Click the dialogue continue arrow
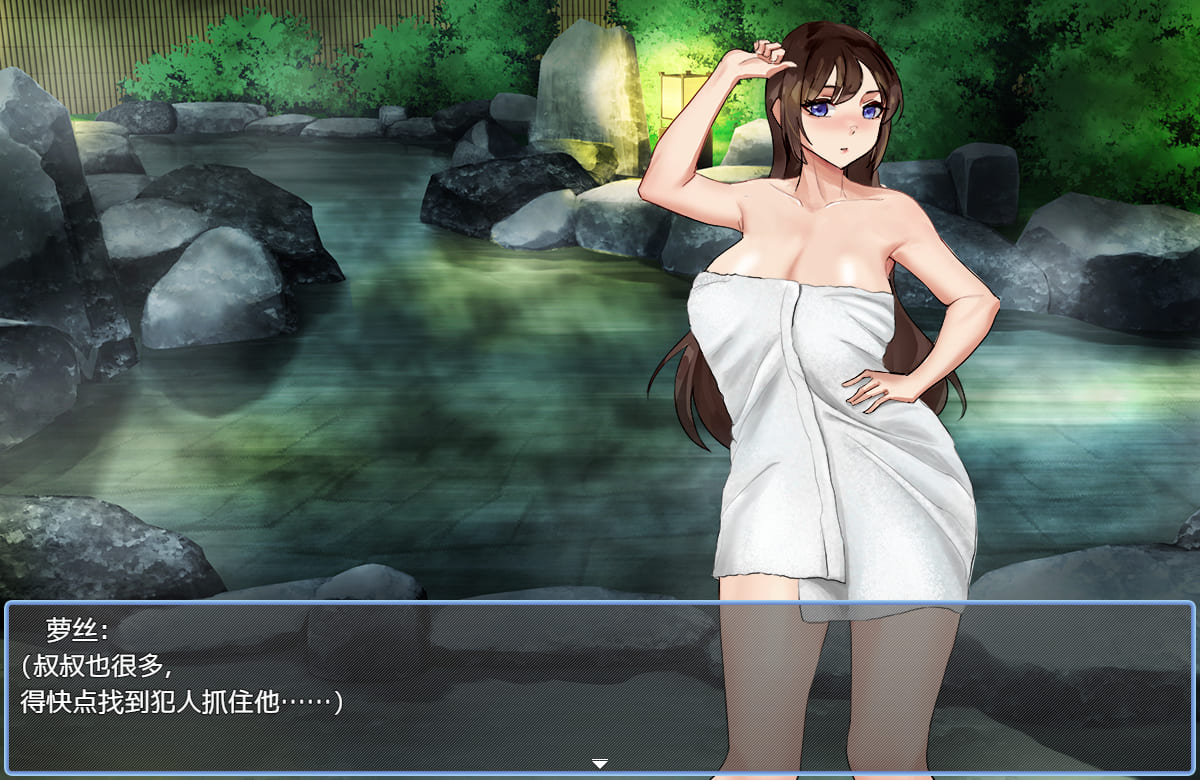The image size is (1200, 780). [599, 764]
